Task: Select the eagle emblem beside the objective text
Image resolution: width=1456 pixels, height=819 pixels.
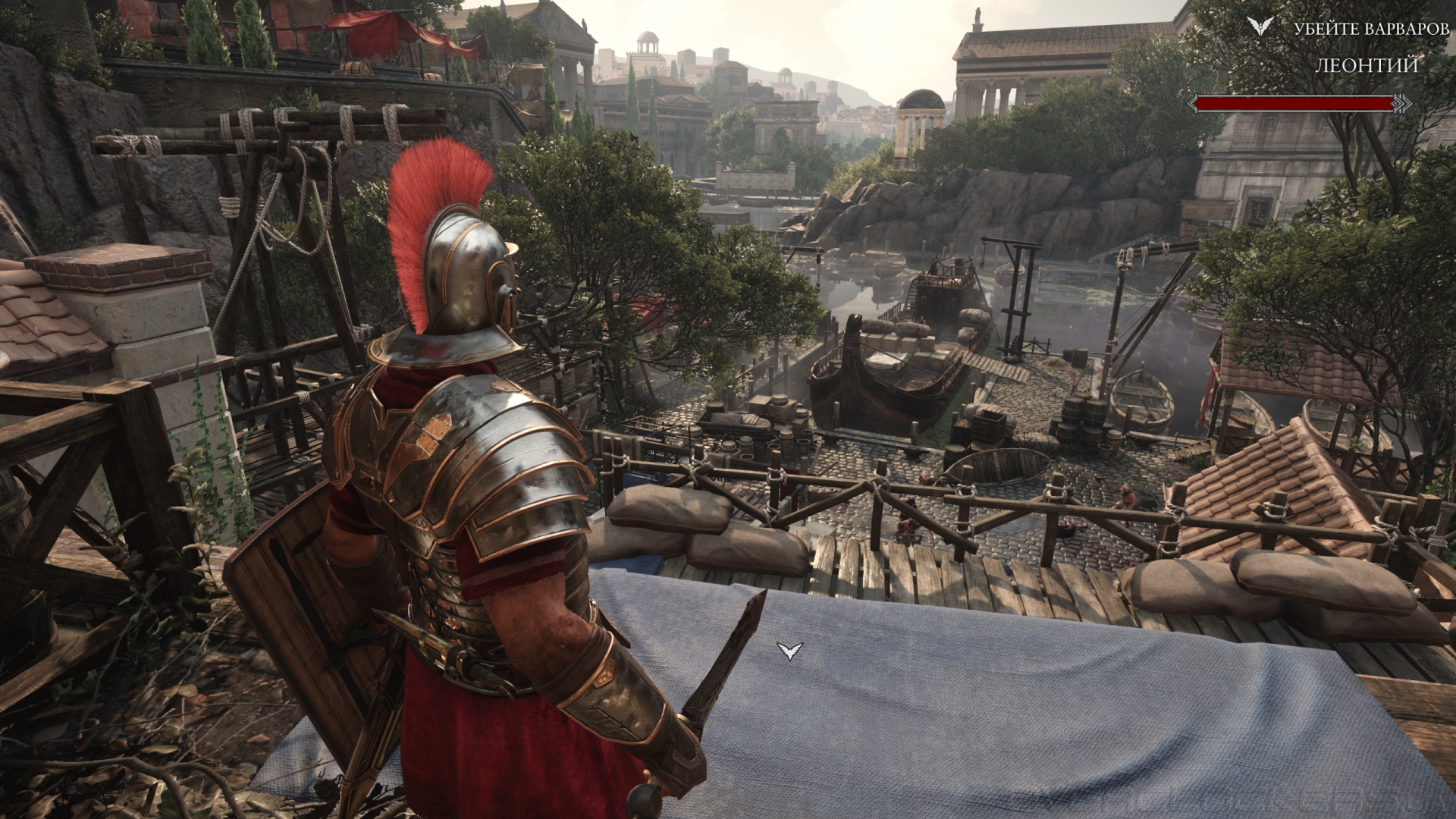Action: point(1260,26)
